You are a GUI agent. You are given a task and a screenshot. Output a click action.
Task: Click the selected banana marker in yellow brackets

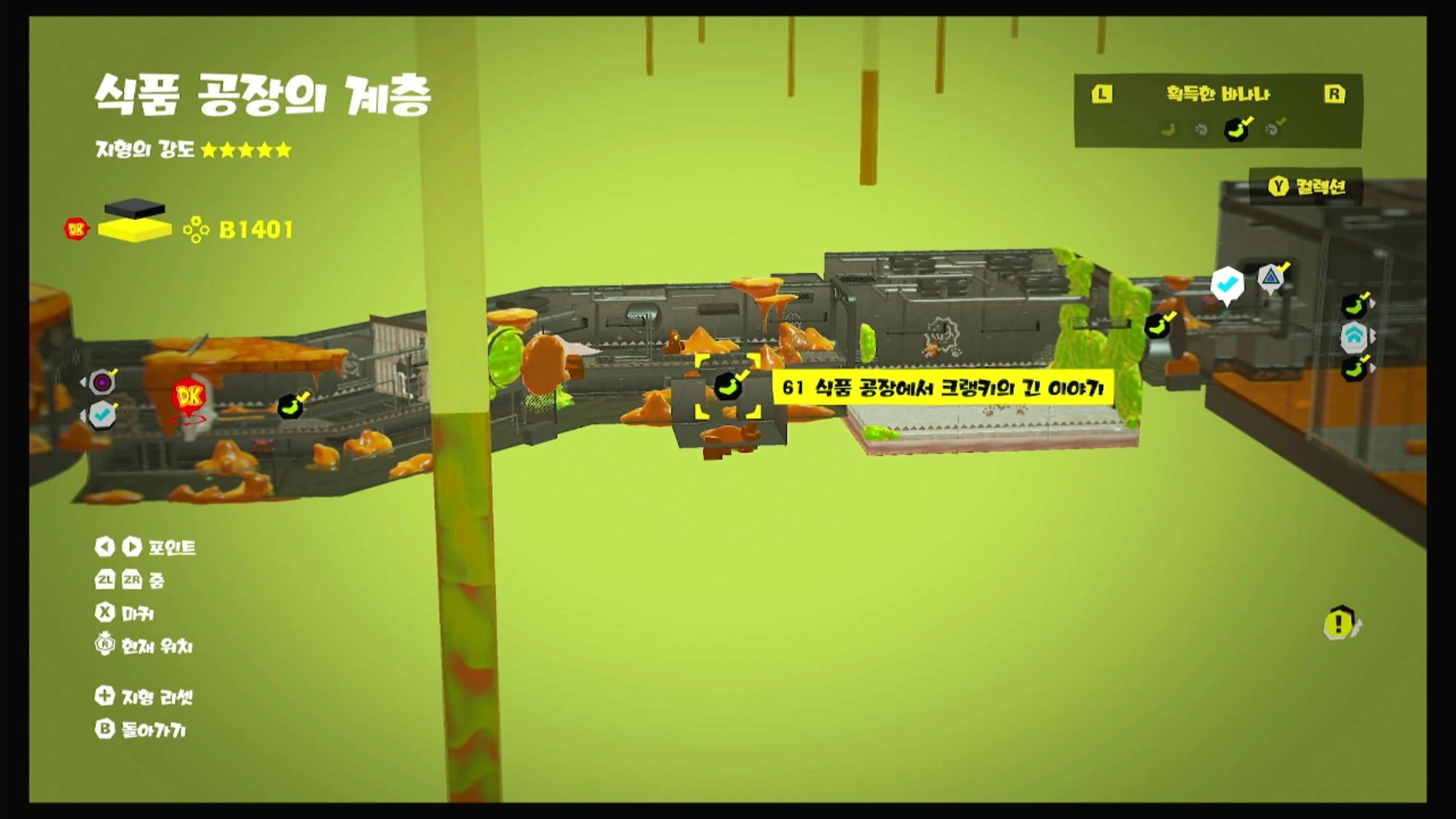tap(727, 387)
